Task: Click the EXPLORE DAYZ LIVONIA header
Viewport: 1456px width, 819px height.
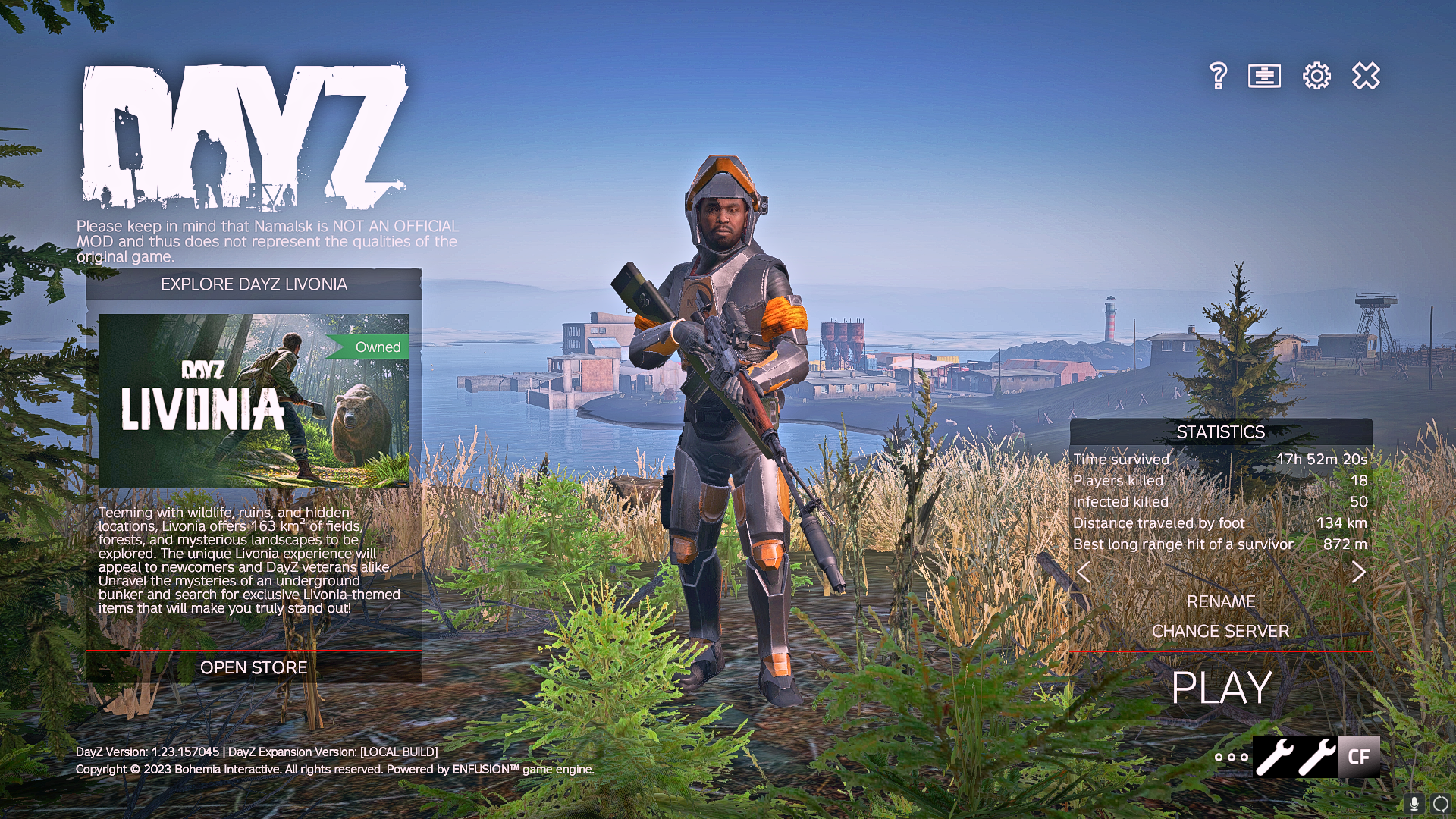Action: [x=253, y=284]
